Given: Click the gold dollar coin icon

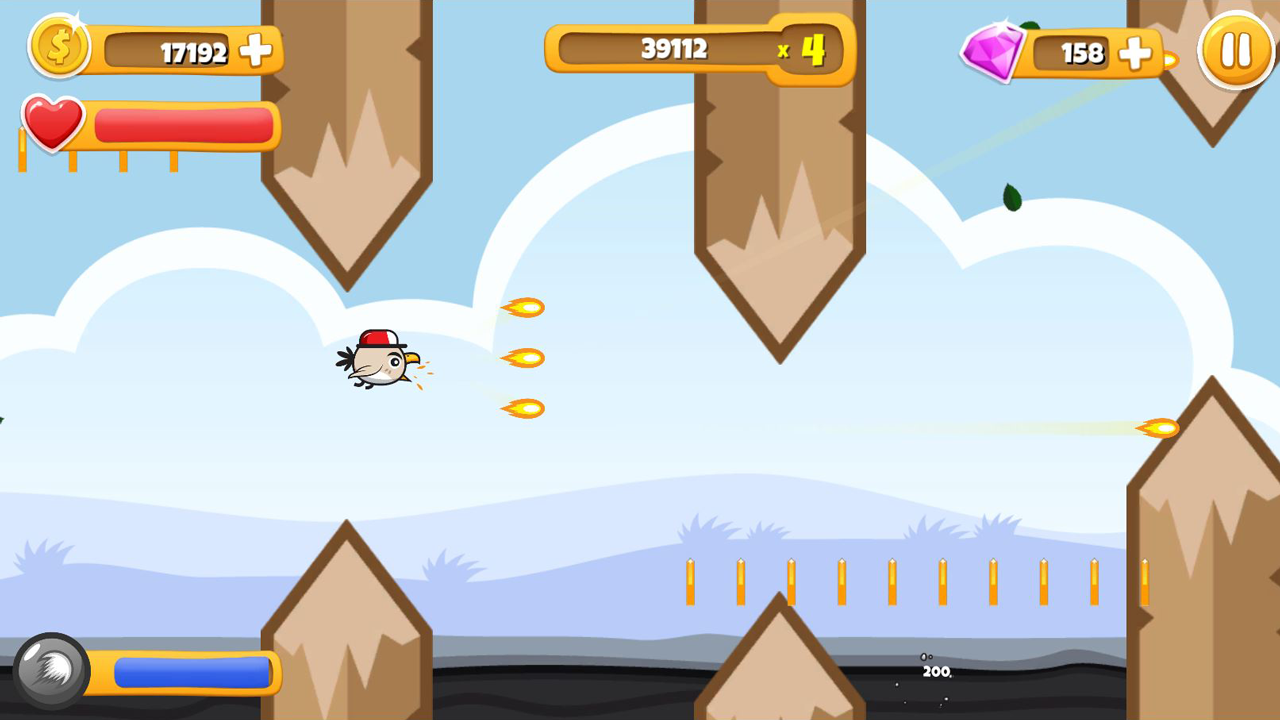Looking at the screenshot, I should click(x=60, y=46).
